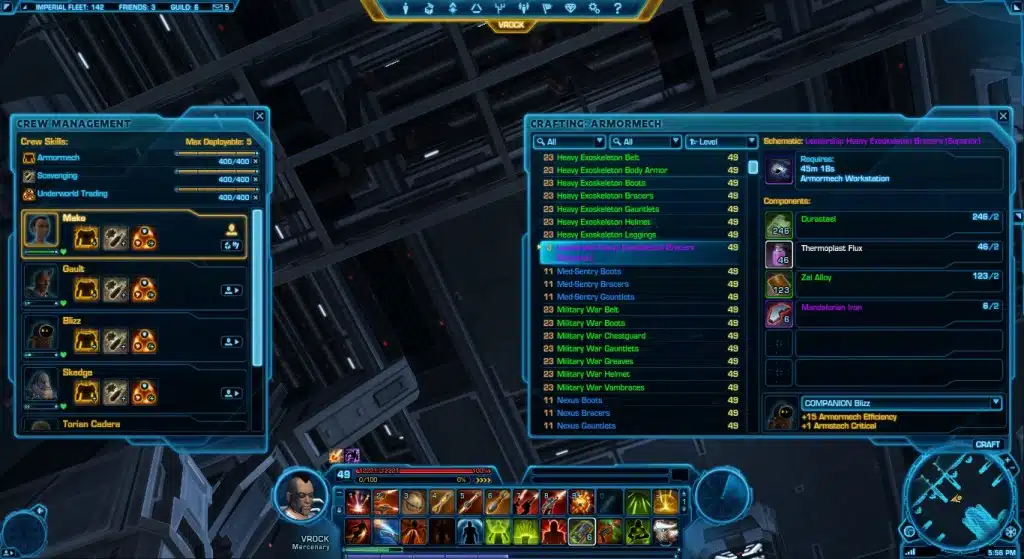This screenshot has height=559, width=1024.
Task: Send Gault on a Scavenging mission
Action: [x=115, y=289]
